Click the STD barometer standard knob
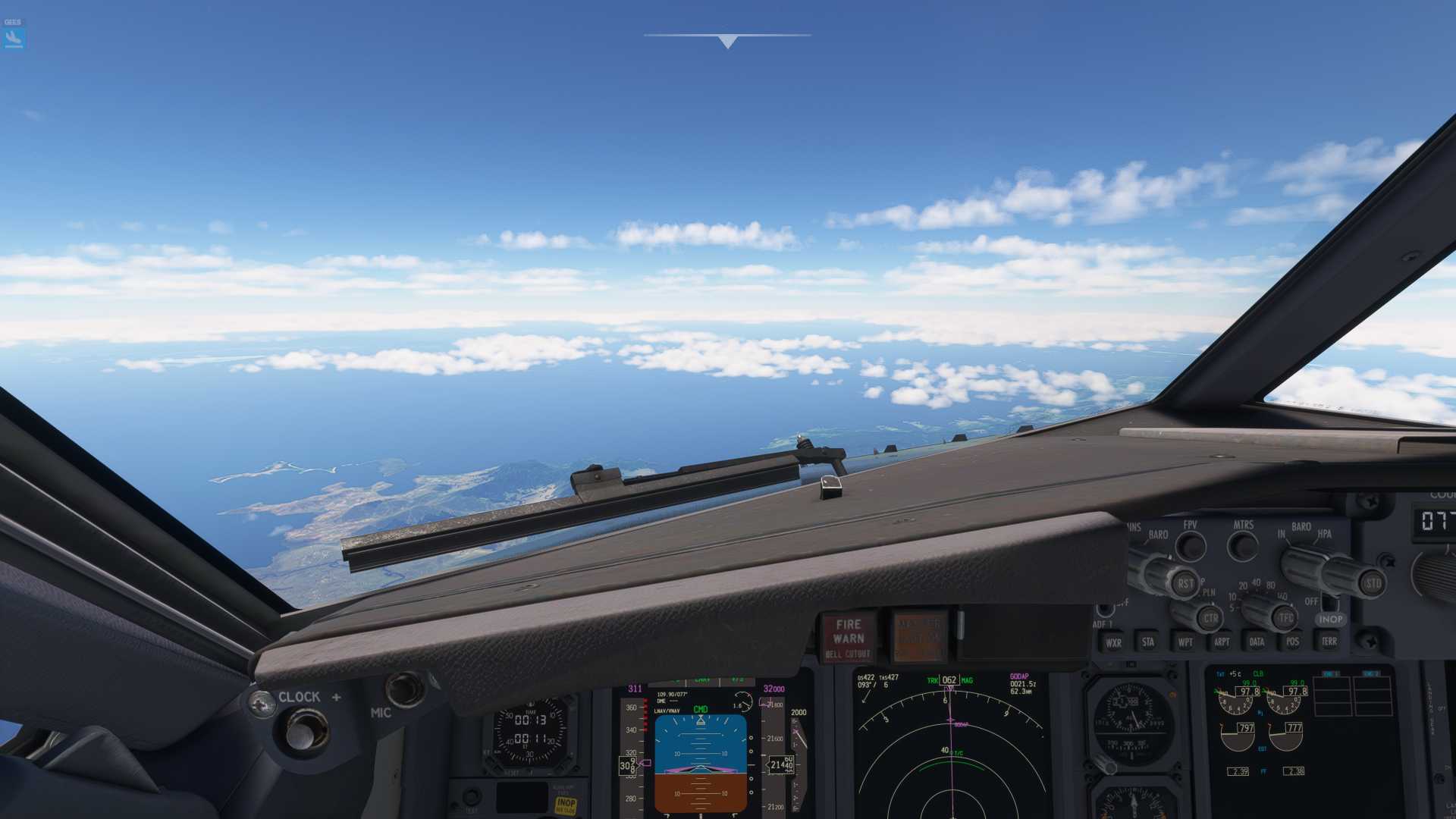 [x=1372, y=583]
